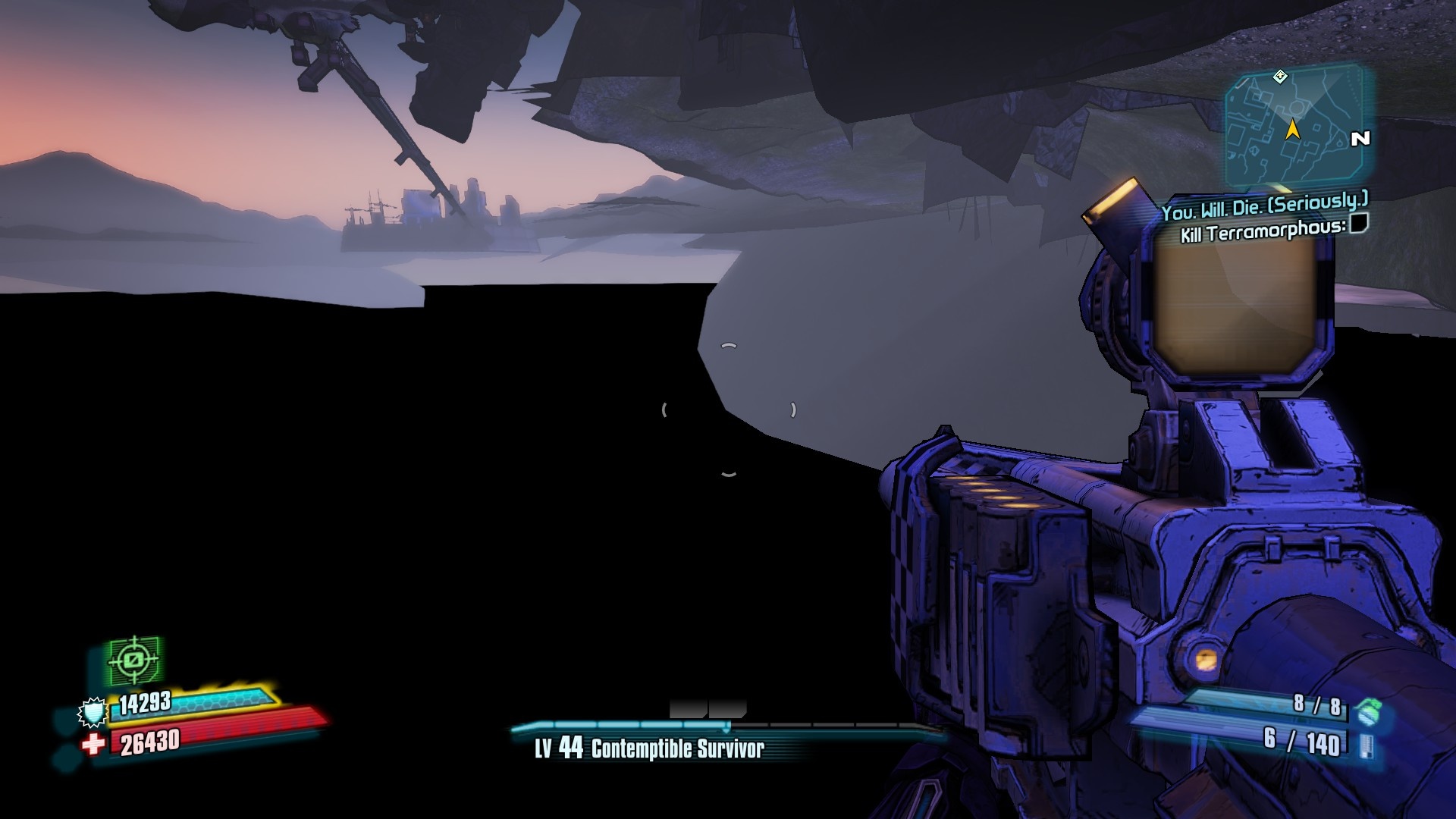The width and height of the screenshot is (1456, 819).
Task: Click the Kill Terramorphous objective checkbox
Action: 1359,224
